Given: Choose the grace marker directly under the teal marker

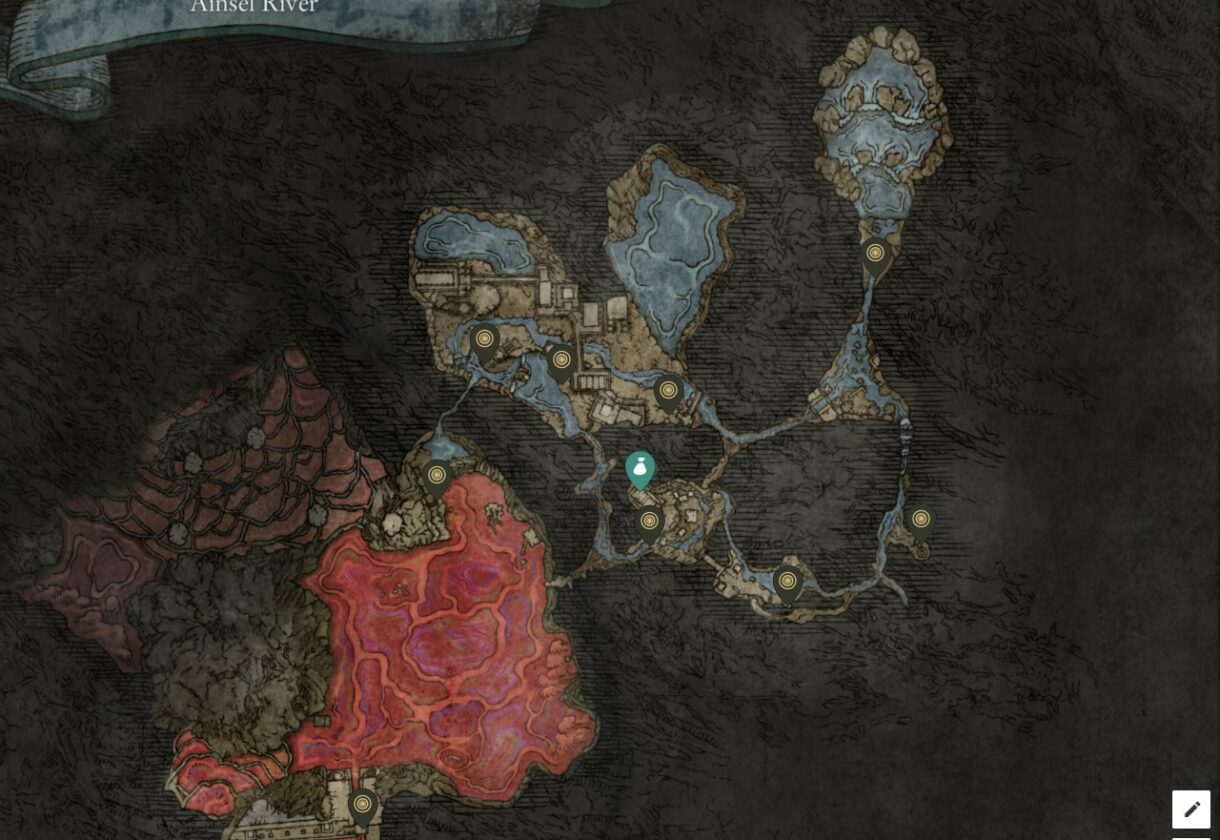Looking at the screenshot, I should (x=649, y=523).
